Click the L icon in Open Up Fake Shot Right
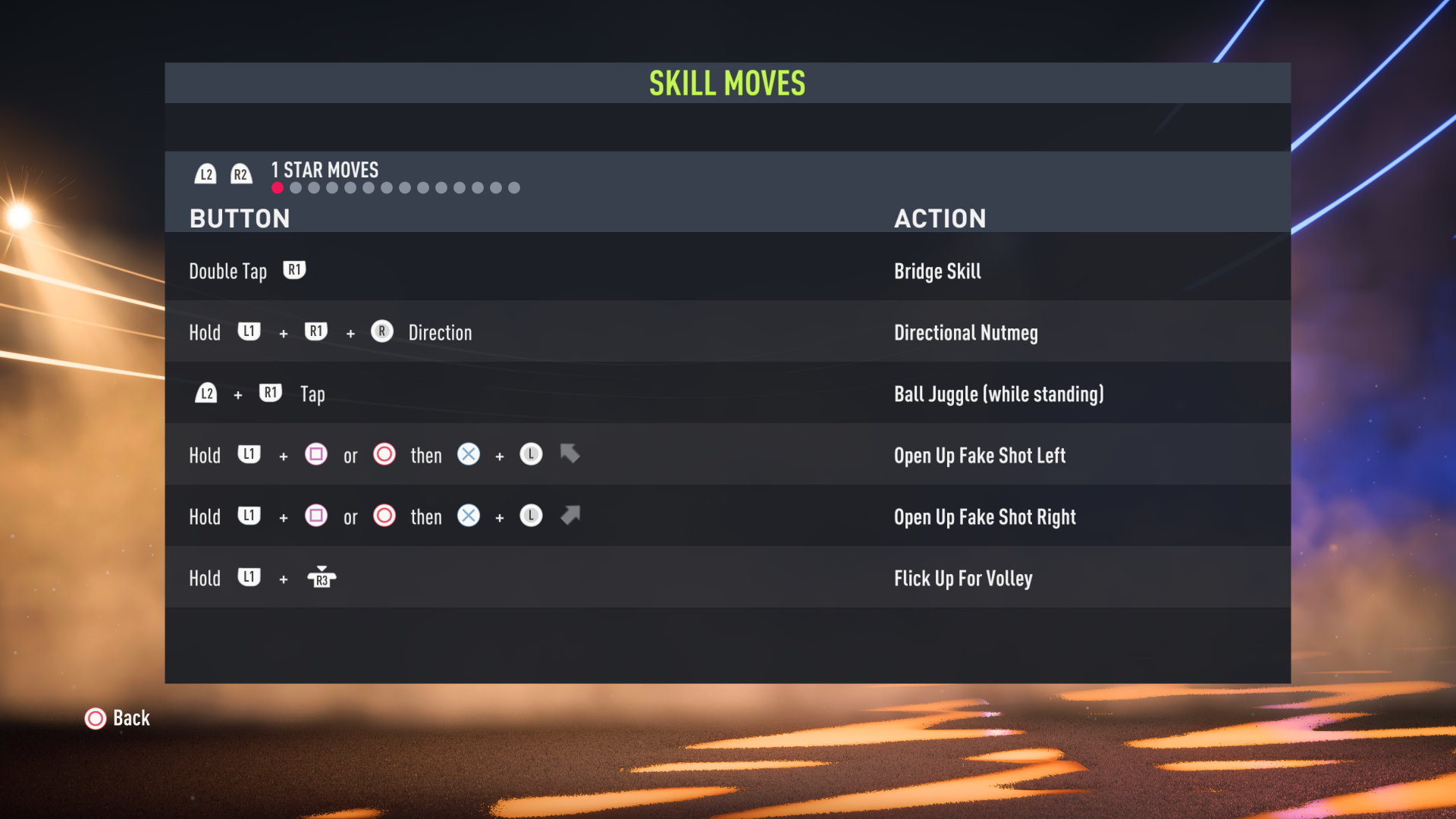The height and width of the screenshot is (819, 1456). click(531, 516)
